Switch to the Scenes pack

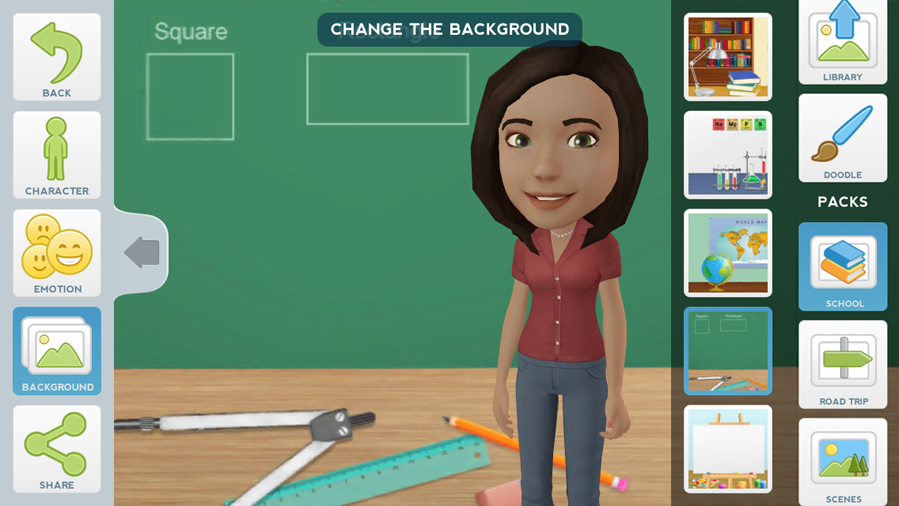coord(842,462)
